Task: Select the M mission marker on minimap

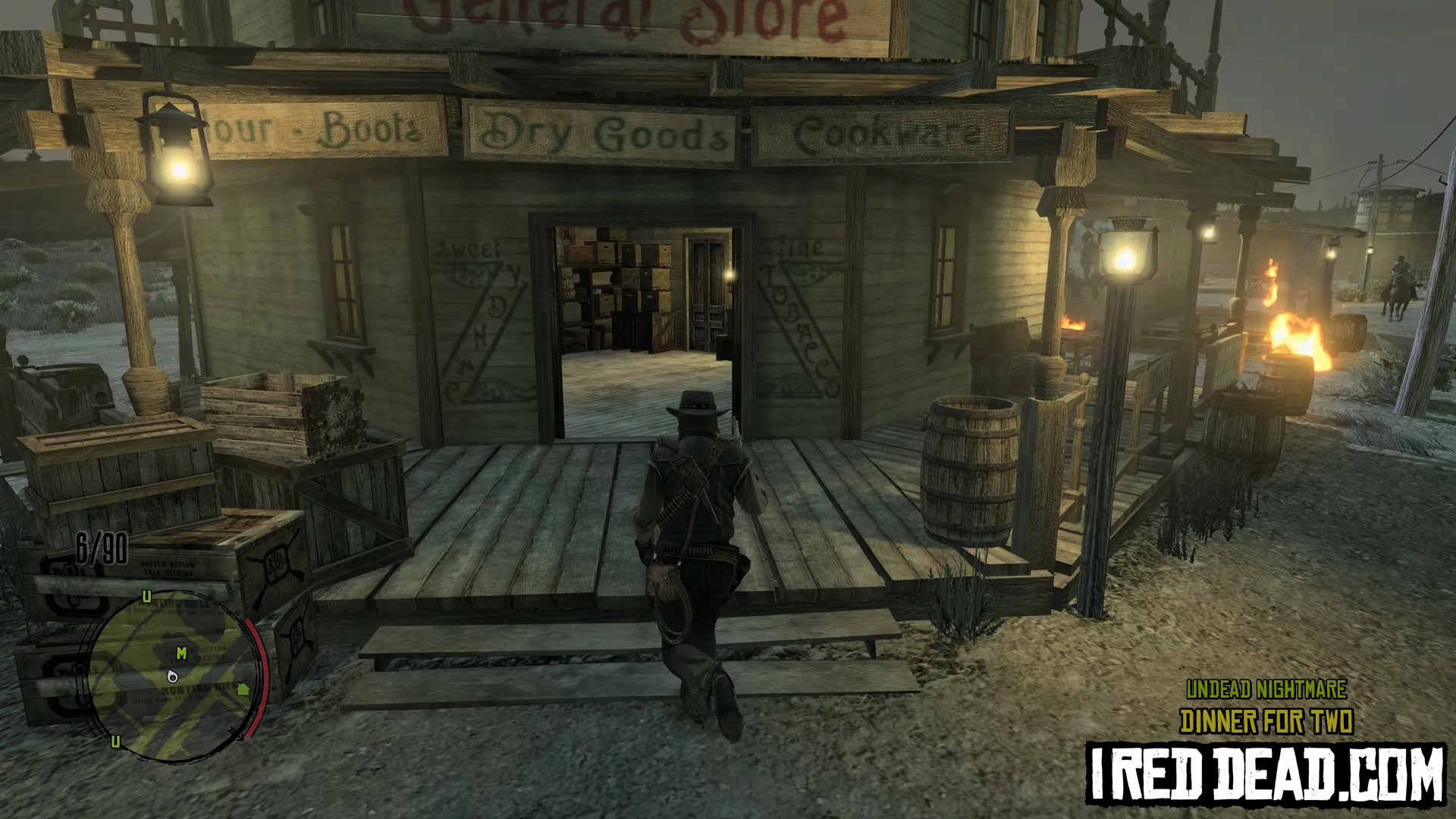Action: [181, 652]
